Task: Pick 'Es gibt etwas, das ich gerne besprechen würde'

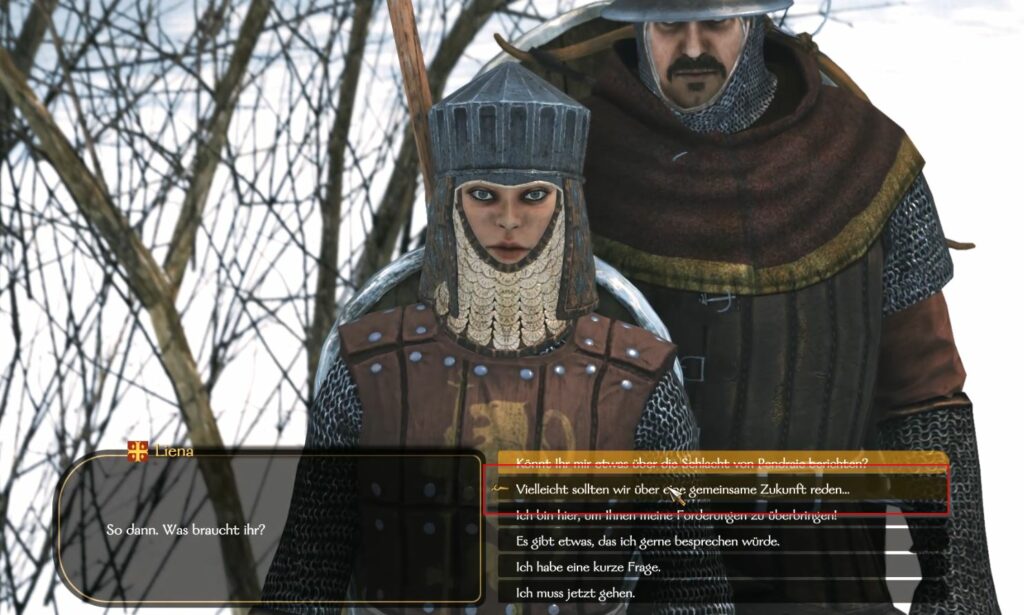Action: pyautogui.click(x=647, y=541)
